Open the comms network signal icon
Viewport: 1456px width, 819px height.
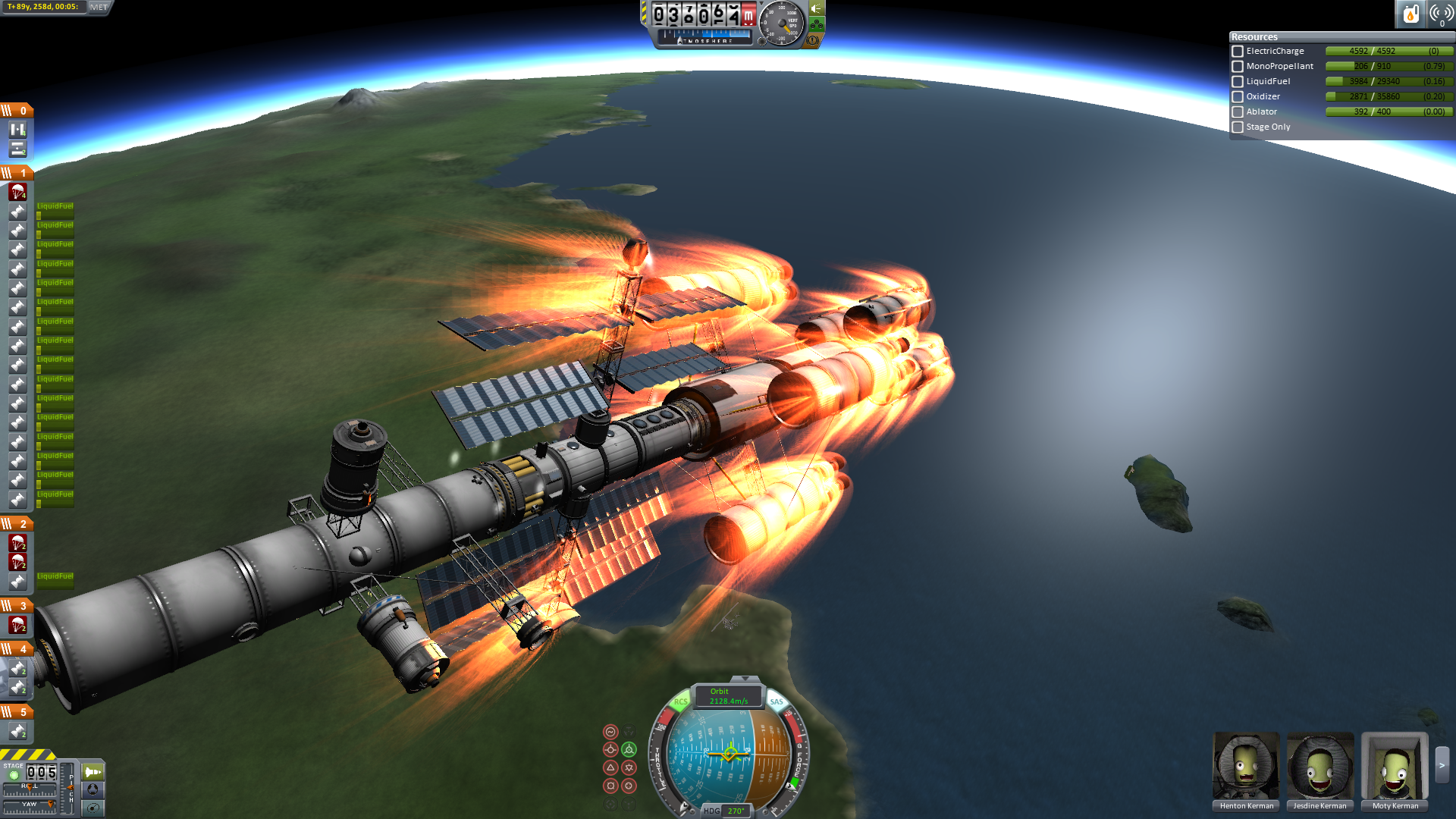[x=1441, y=14]
